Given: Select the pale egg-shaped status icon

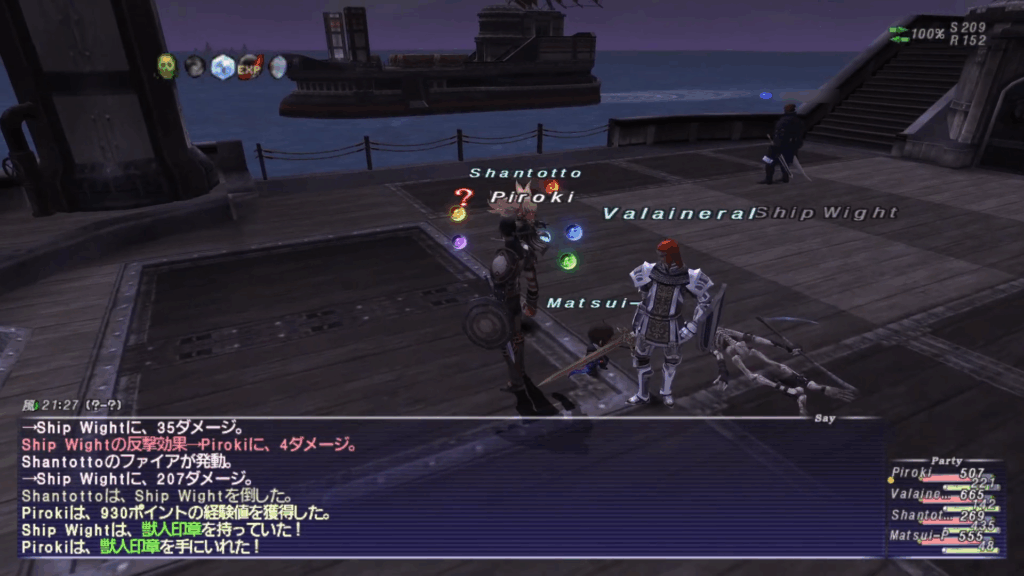Looking at the screenshot, I should pyautogui.click(x=277, y=67).
